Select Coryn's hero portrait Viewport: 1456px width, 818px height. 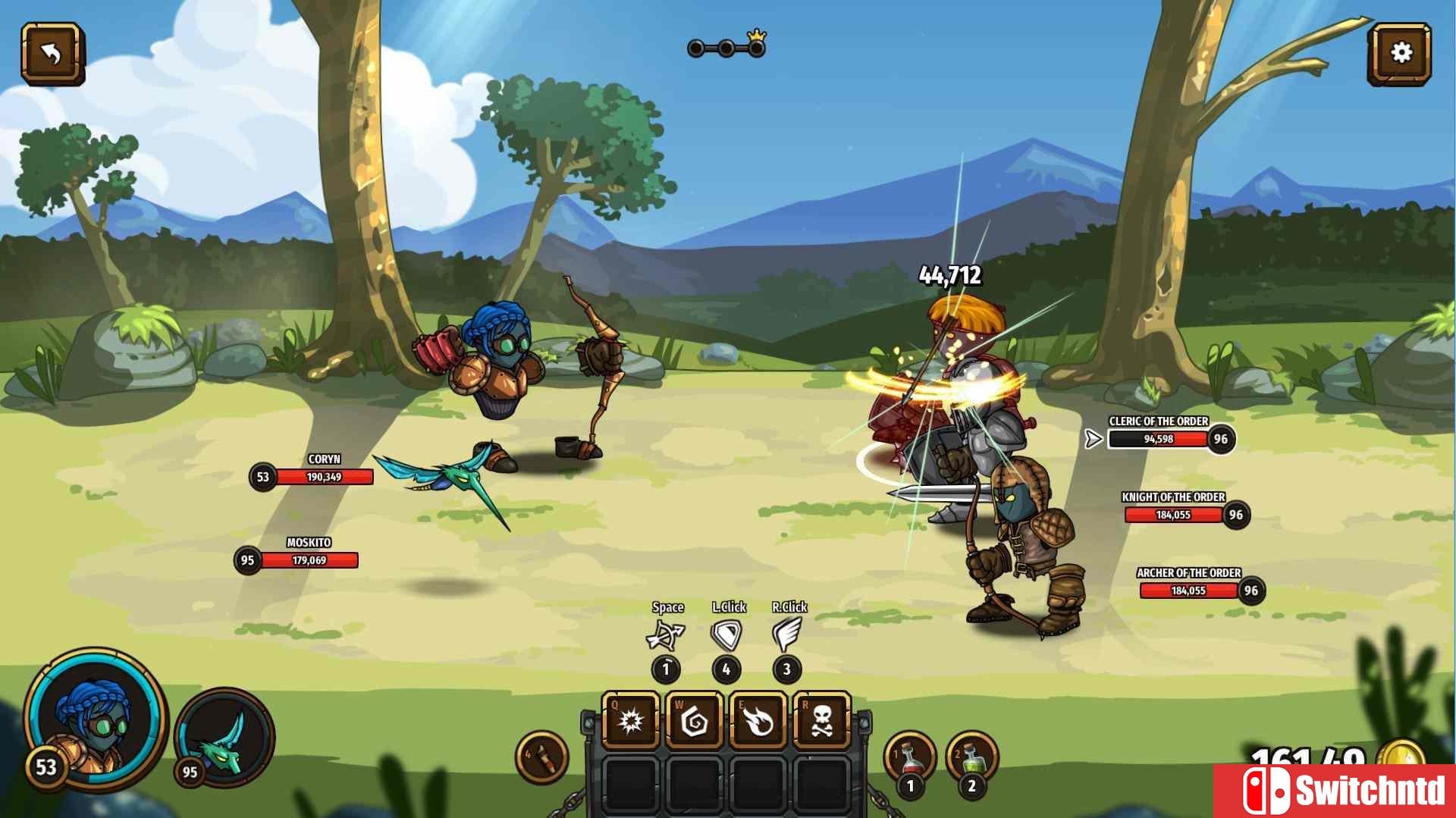click(x=96, y=722)
